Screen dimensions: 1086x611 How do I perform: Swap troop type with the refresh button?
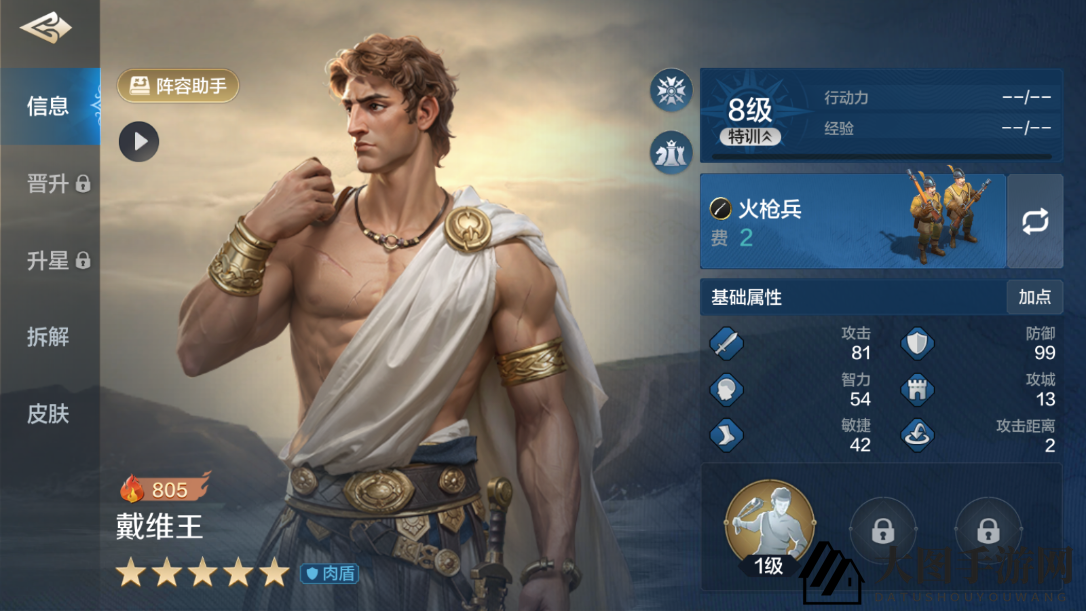(1035, 221)
